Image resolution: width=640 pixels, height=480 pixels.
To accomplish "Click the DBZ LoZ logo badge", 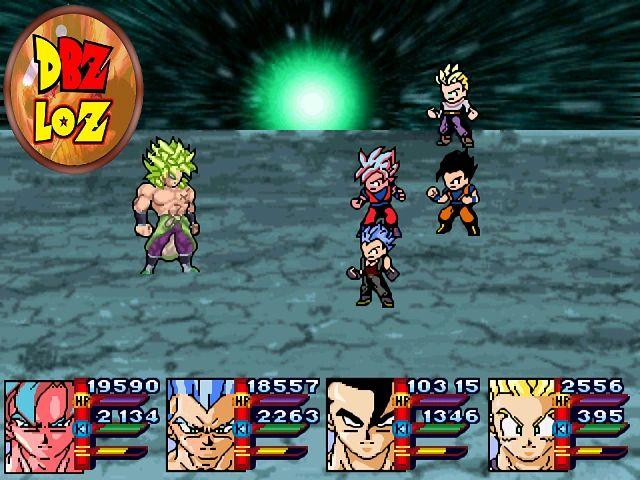I will (73, 87).
